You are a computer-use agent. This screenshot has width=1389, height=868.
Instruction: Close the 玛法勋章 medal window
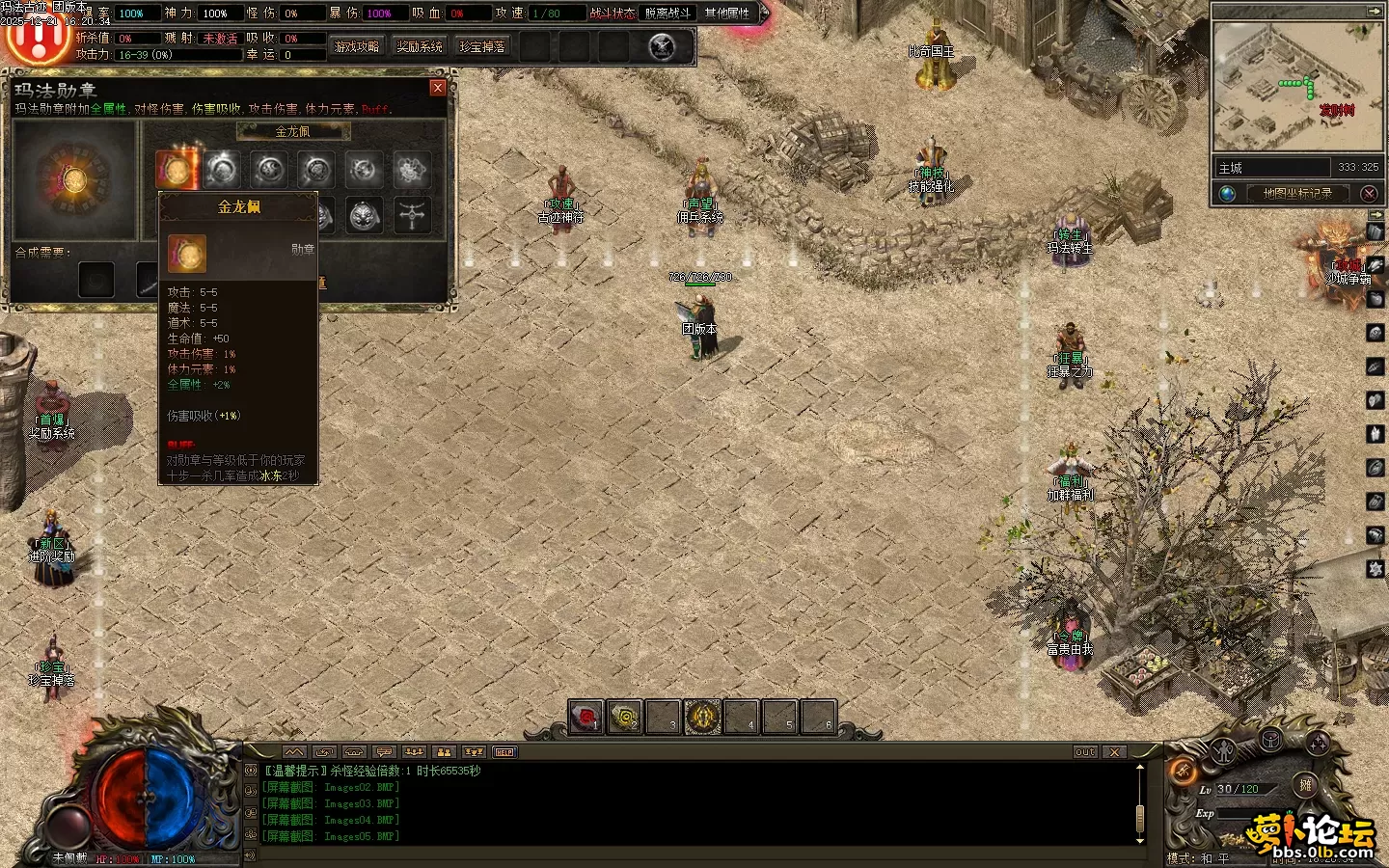click(x=438, y=88)
